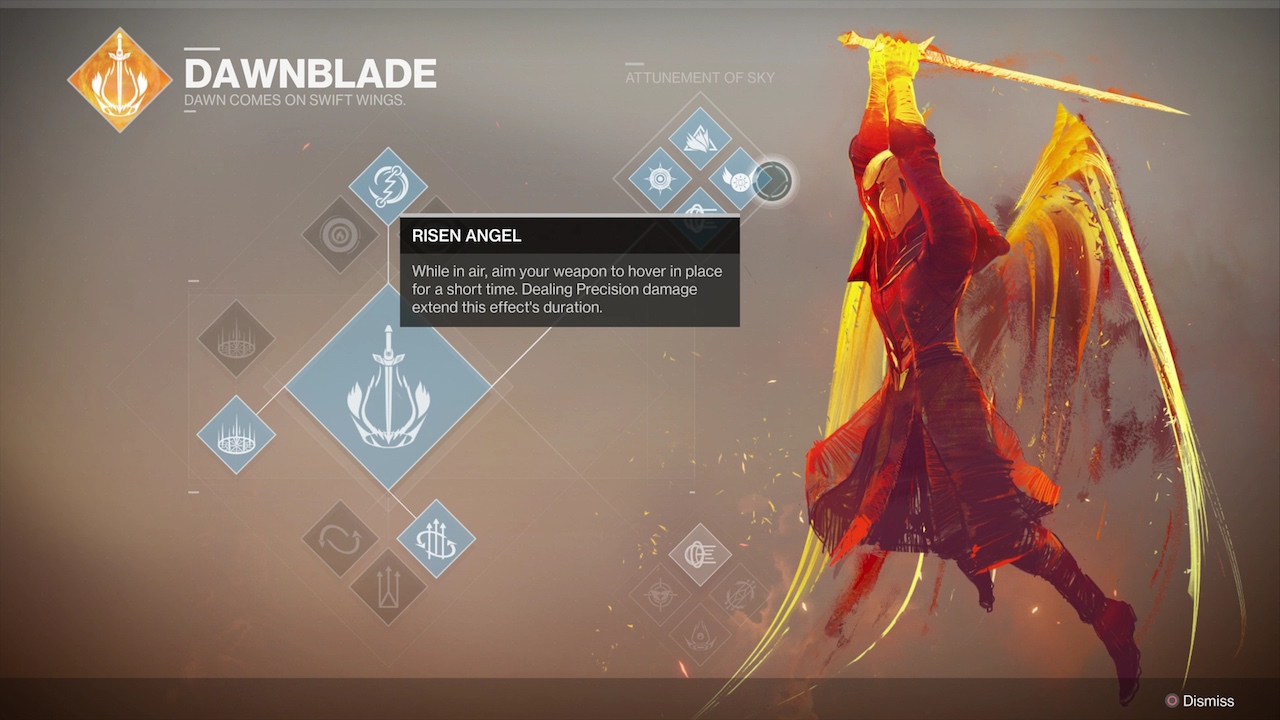Screen dimensions: 1280x720
Task: Choose the spiked sun orb attunement perk
Action: pyautogui.click(x=660, y=180)
